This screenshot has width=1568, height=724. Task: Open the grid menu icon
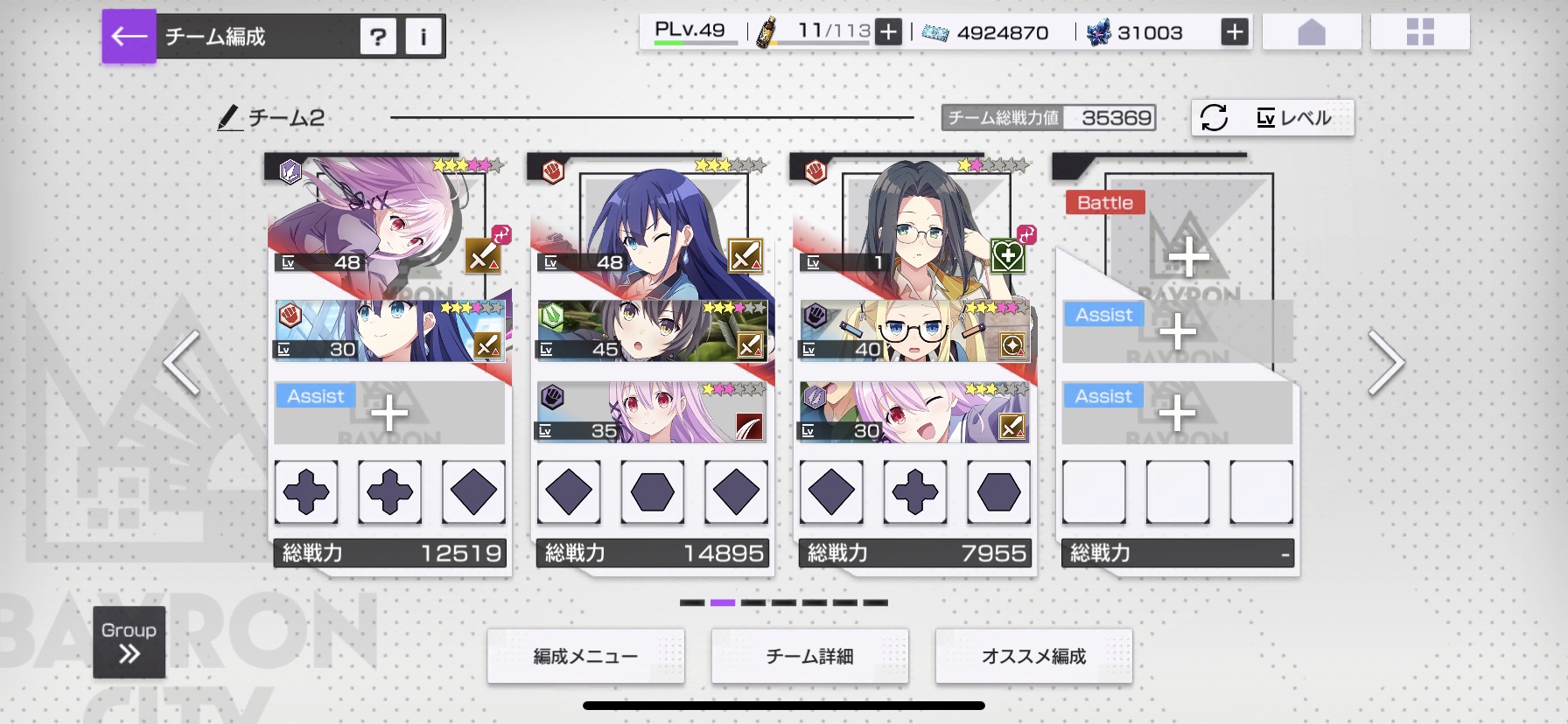(x=1419, y=33)
